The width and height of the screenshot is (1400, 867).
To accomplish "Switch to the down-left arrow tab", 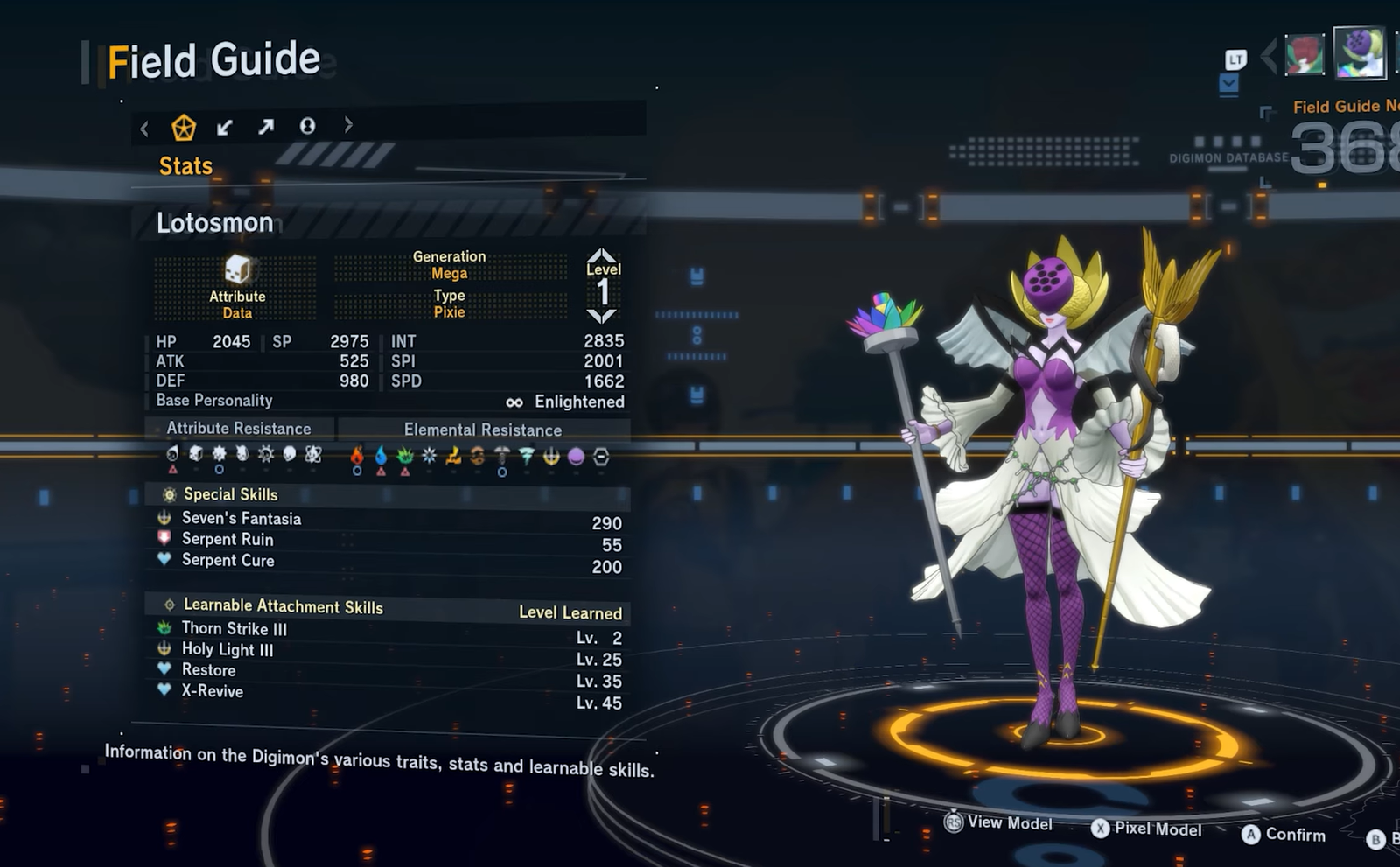I will click(225, 128).
